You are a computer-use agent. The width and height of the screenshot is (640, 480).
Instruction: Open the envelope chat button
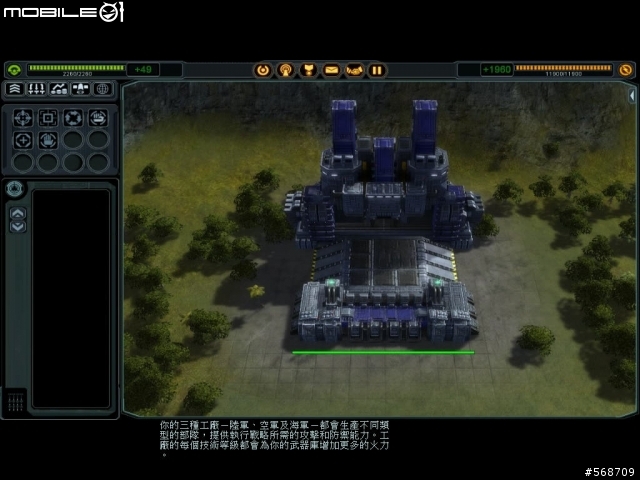click(331, 70)
